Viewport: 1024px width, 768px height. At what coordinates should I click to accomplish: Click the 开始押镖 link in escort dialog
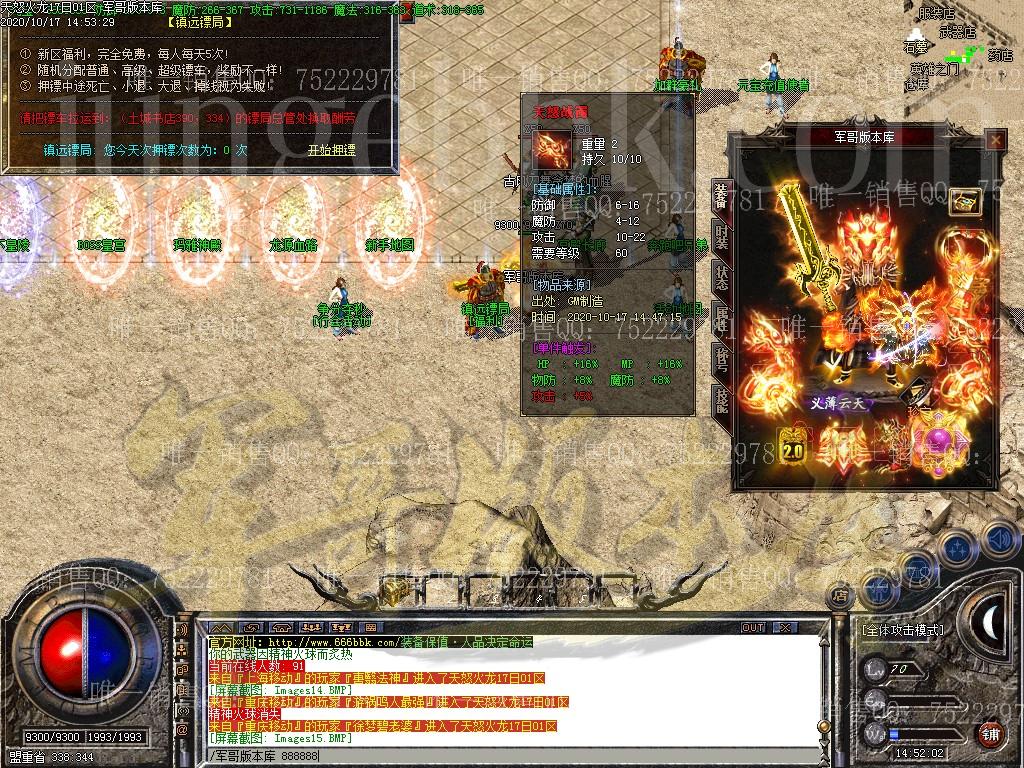point(331,150)
